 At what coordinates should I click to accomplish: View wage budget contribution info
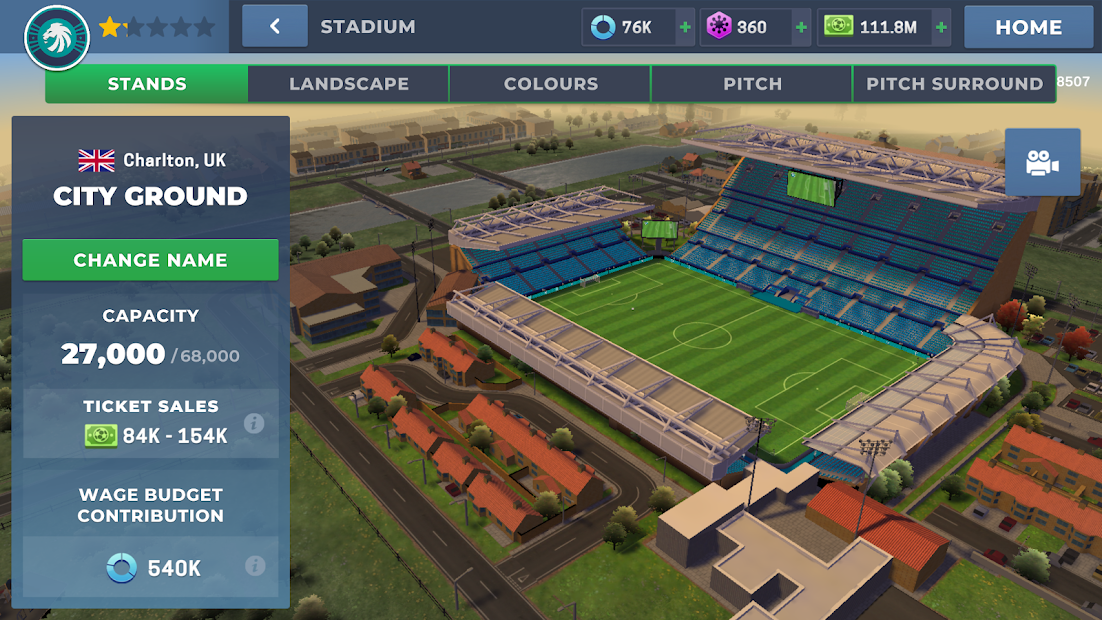[255, 566]
